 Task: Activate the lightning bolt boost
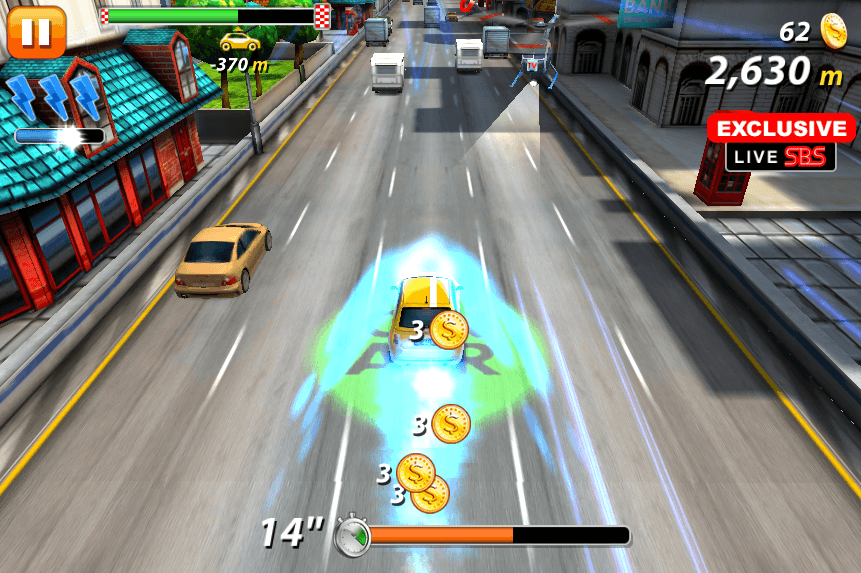click(55, 100)
